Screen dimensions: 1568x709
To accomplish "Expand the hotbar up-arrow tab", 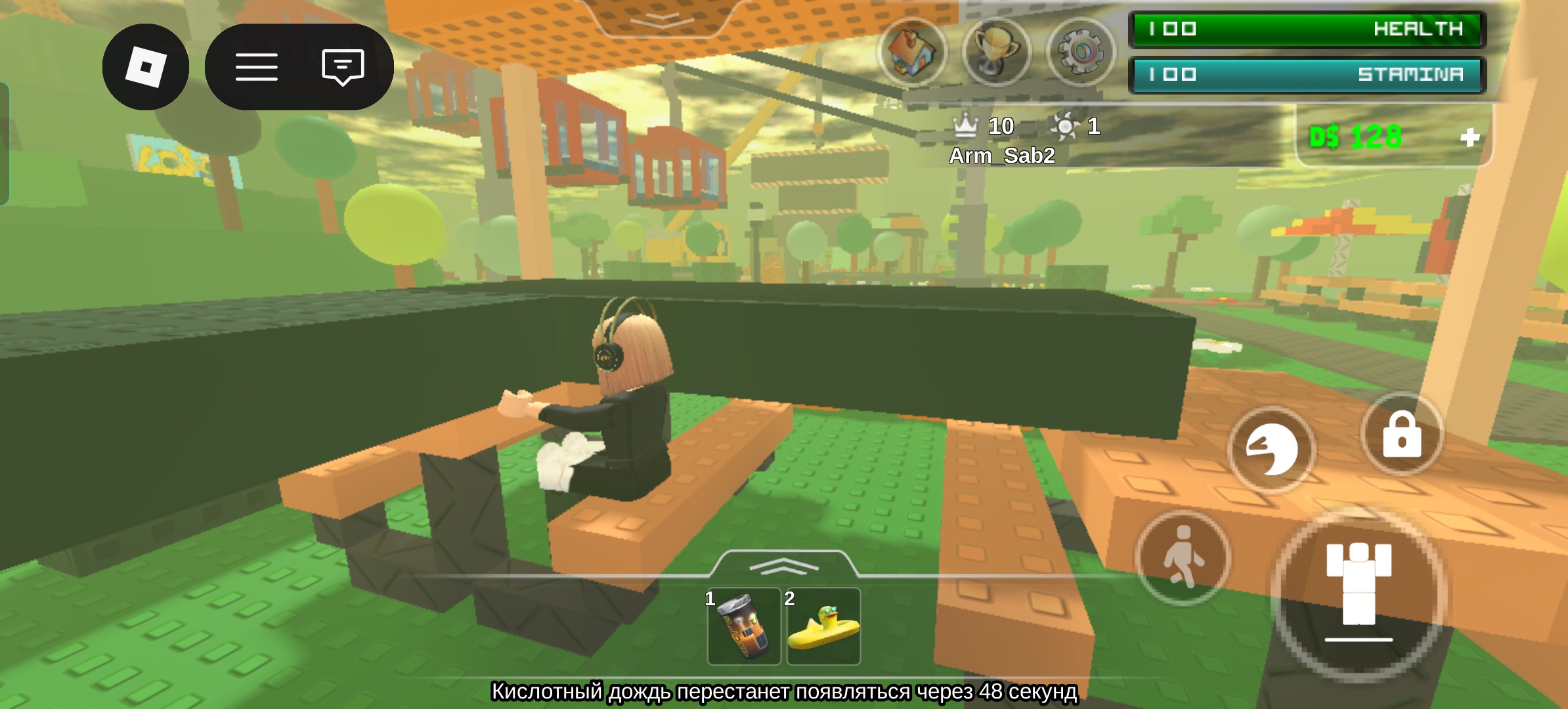I will point(783,564).
